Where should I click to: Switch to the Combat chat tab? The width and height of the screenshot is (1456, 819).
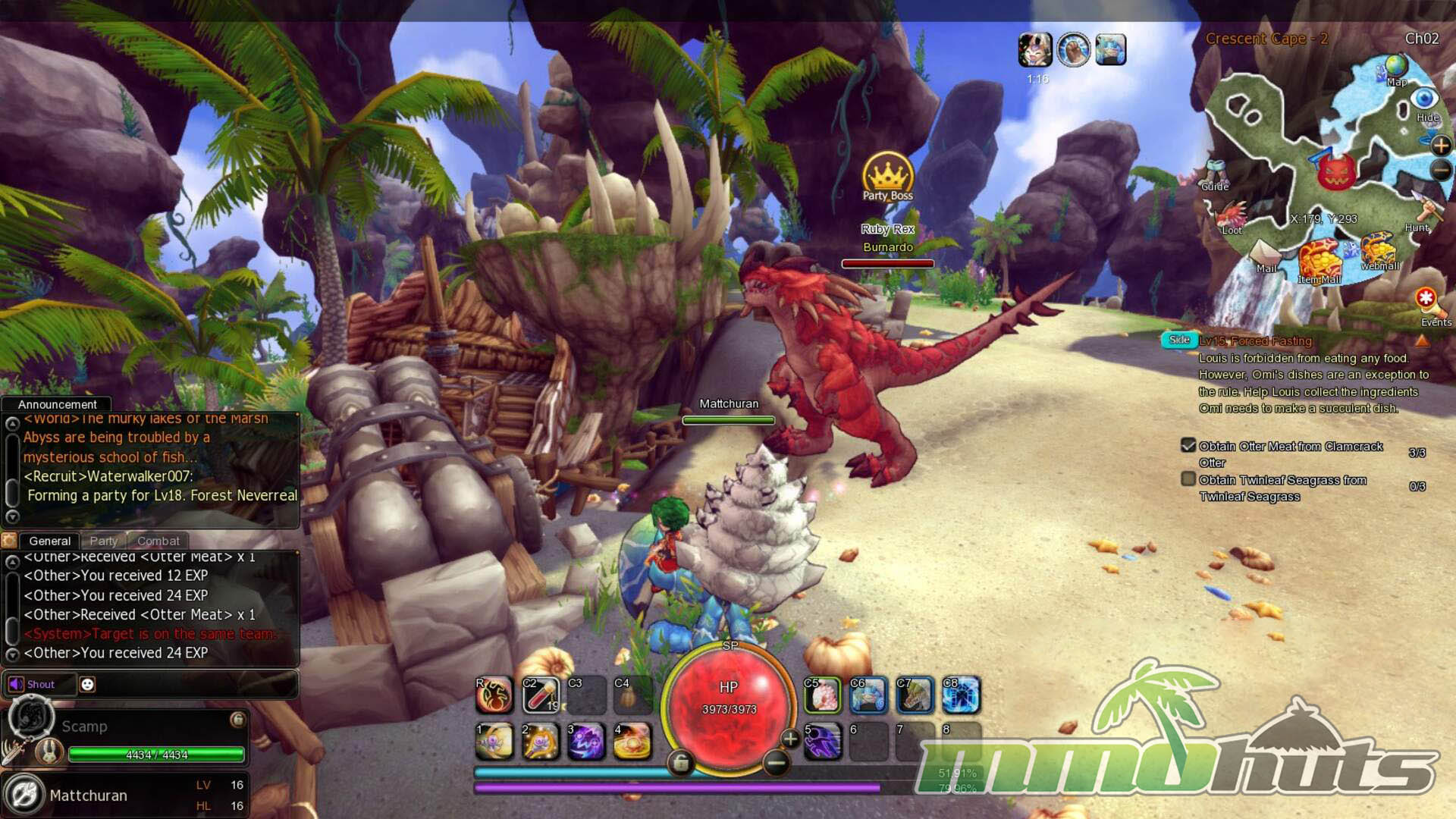tap(158, 541)
